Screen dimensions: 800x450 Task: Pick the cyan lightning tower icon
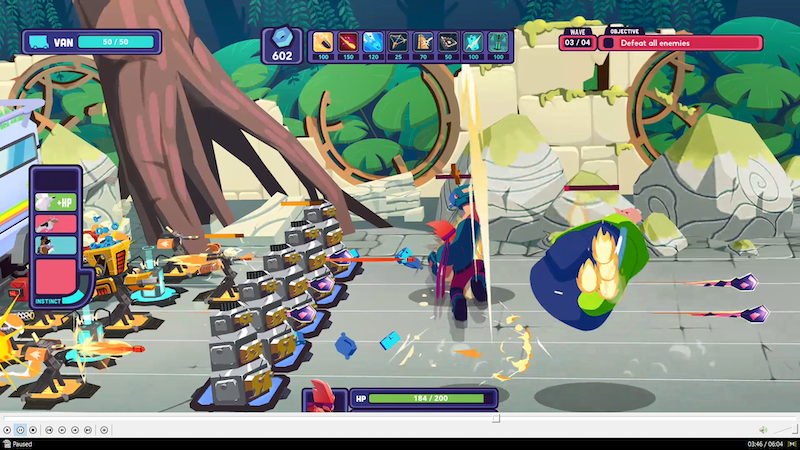473,42
